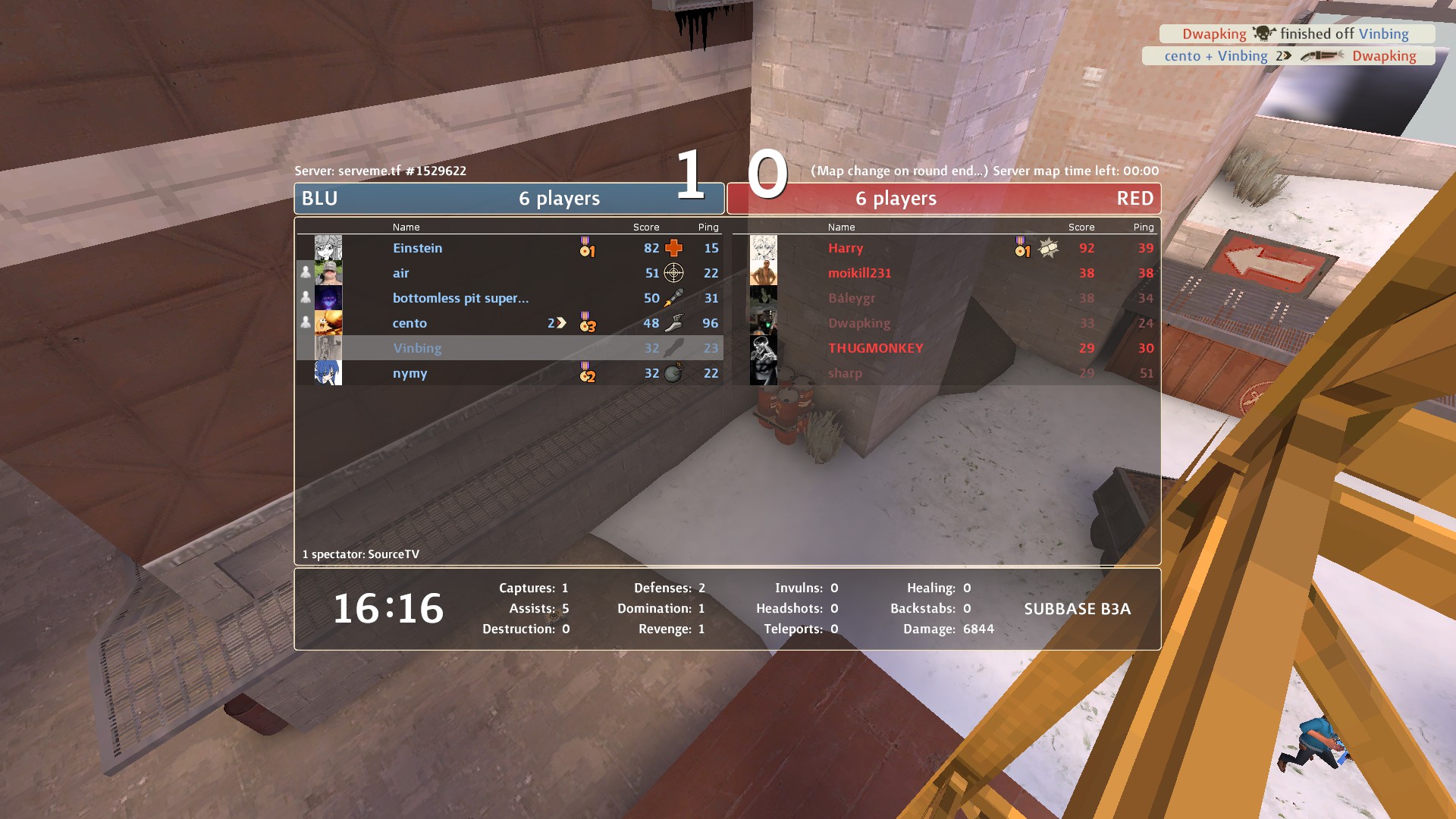
Task: Click the highlighted Vinbing scoreboard row
Action: tap(508, 348)
